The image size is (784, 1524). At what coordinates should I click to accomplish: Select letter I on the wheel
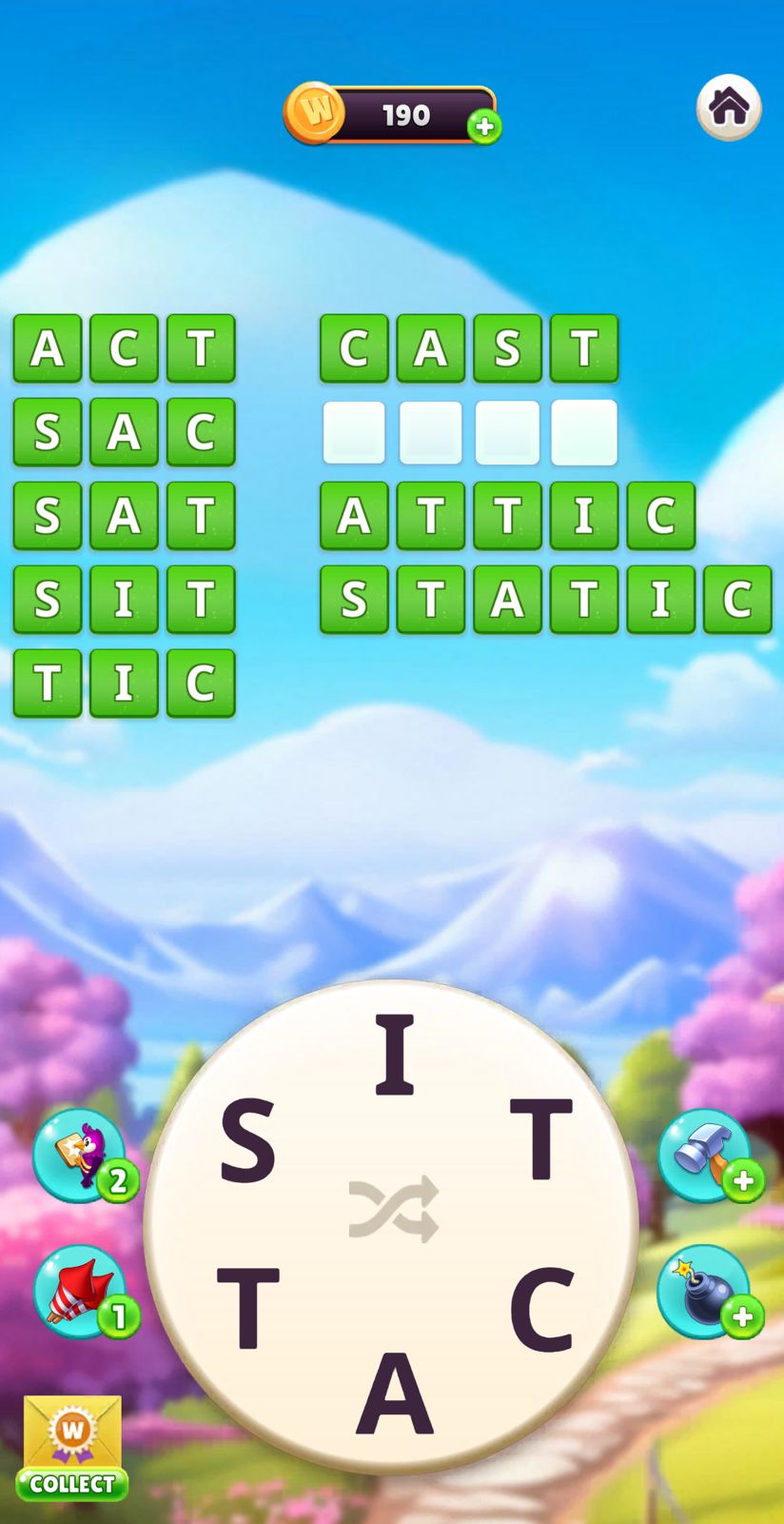(x=394, y=1054)
